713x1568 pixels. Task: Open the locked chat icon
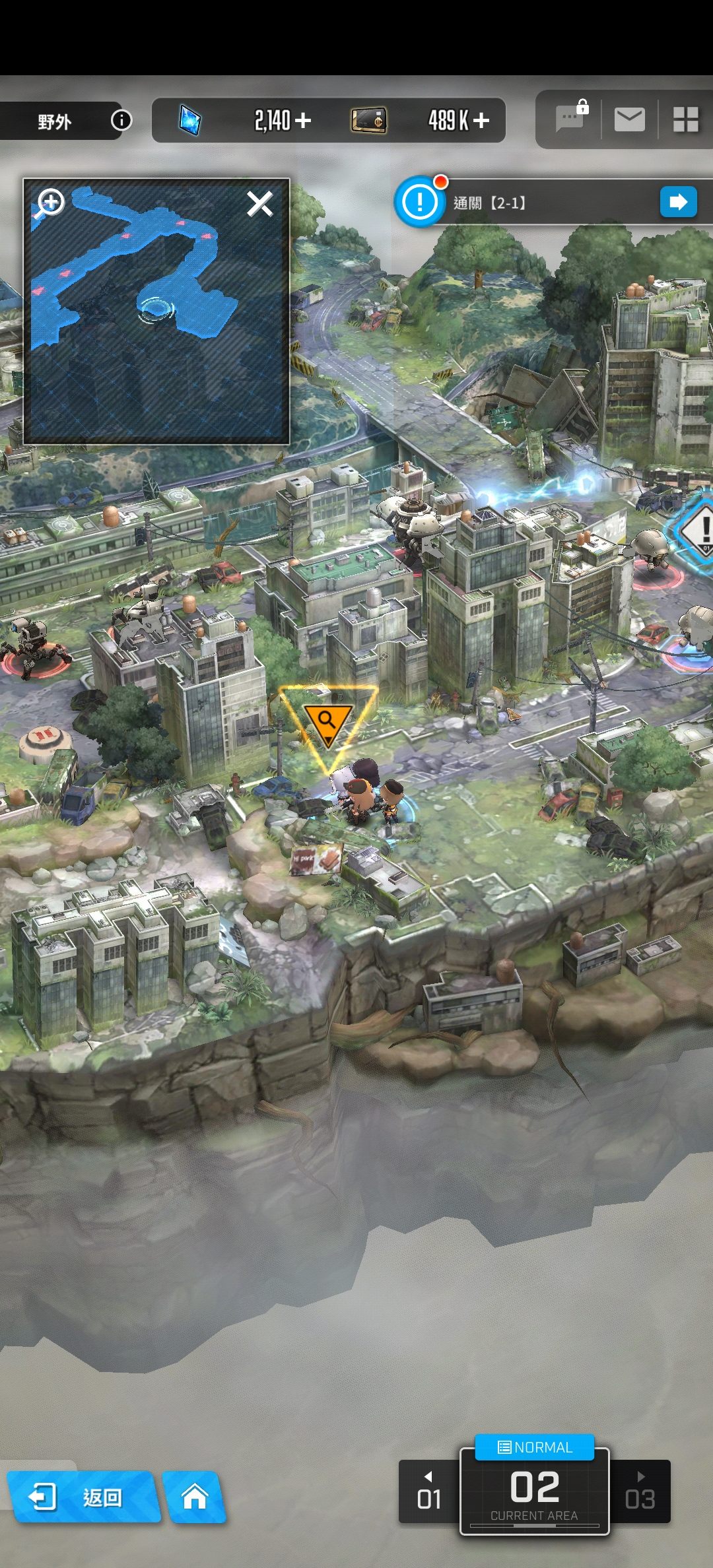coord(571,119)
